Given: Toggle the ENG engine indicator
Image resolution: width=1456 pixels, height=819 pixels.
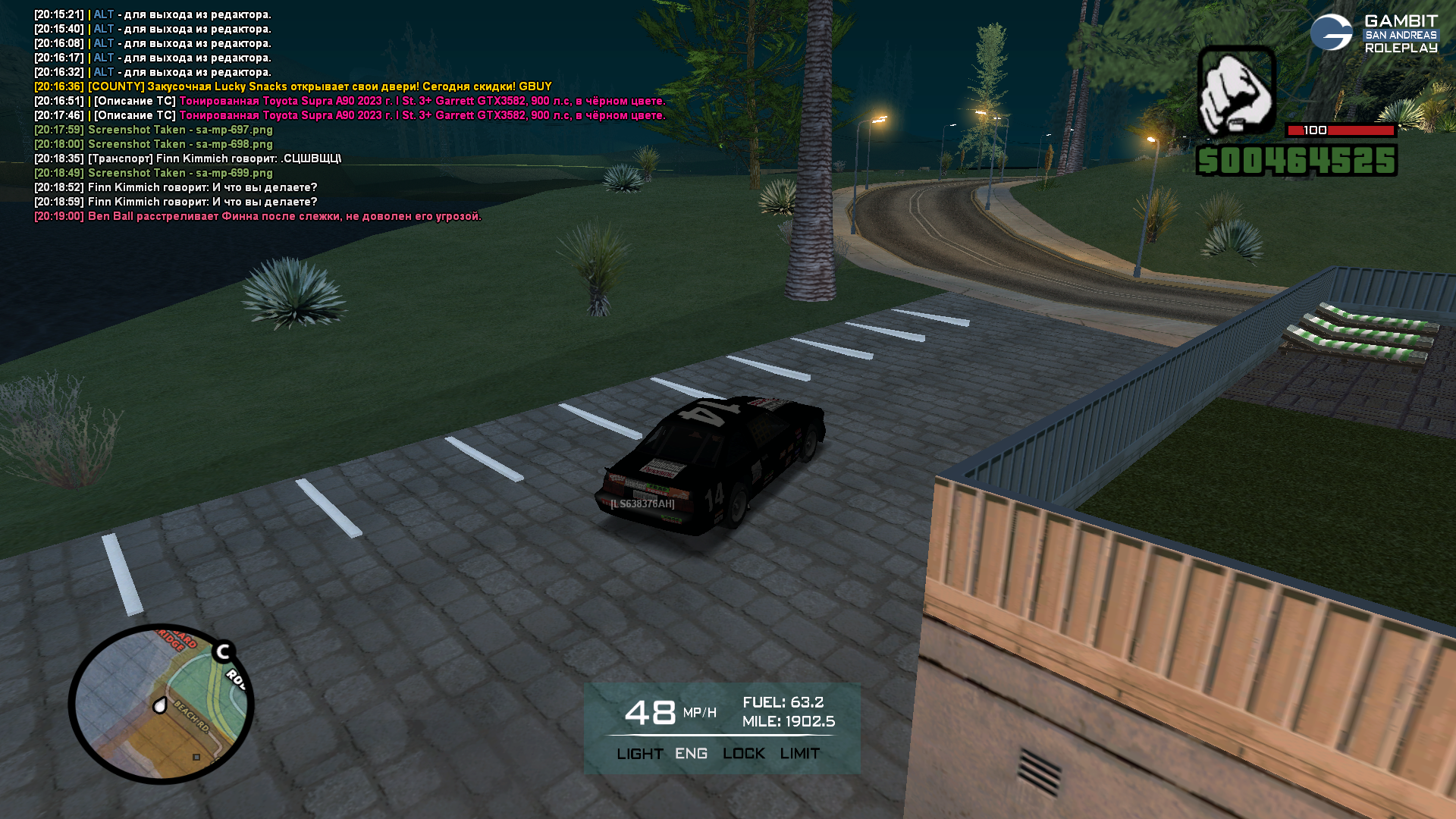Looking at the screenshot, I should coord(691,754).
